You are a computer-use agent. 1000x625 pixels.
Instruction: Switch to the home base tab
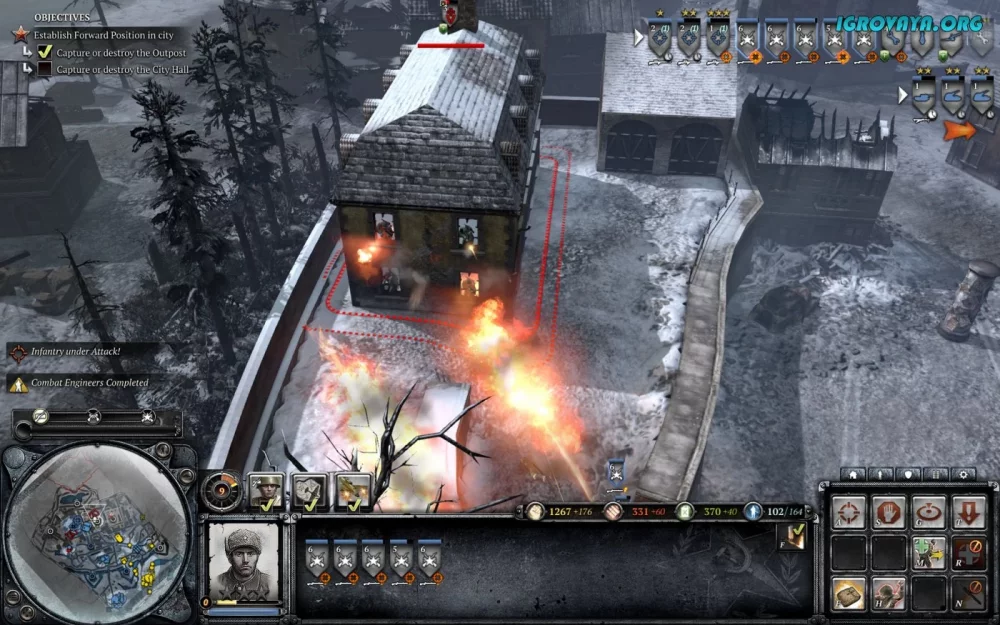click(853, 474)
